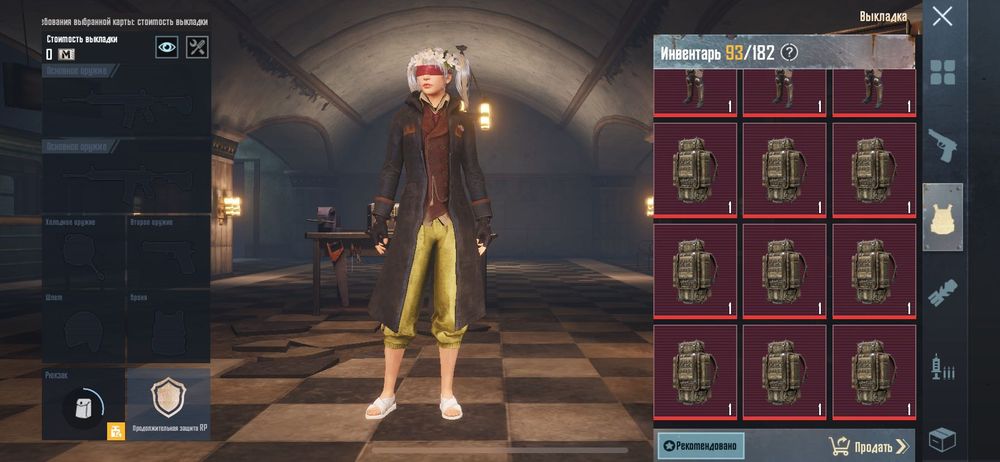
Task: Open the box category tab
Action: (x=942, y=439)
